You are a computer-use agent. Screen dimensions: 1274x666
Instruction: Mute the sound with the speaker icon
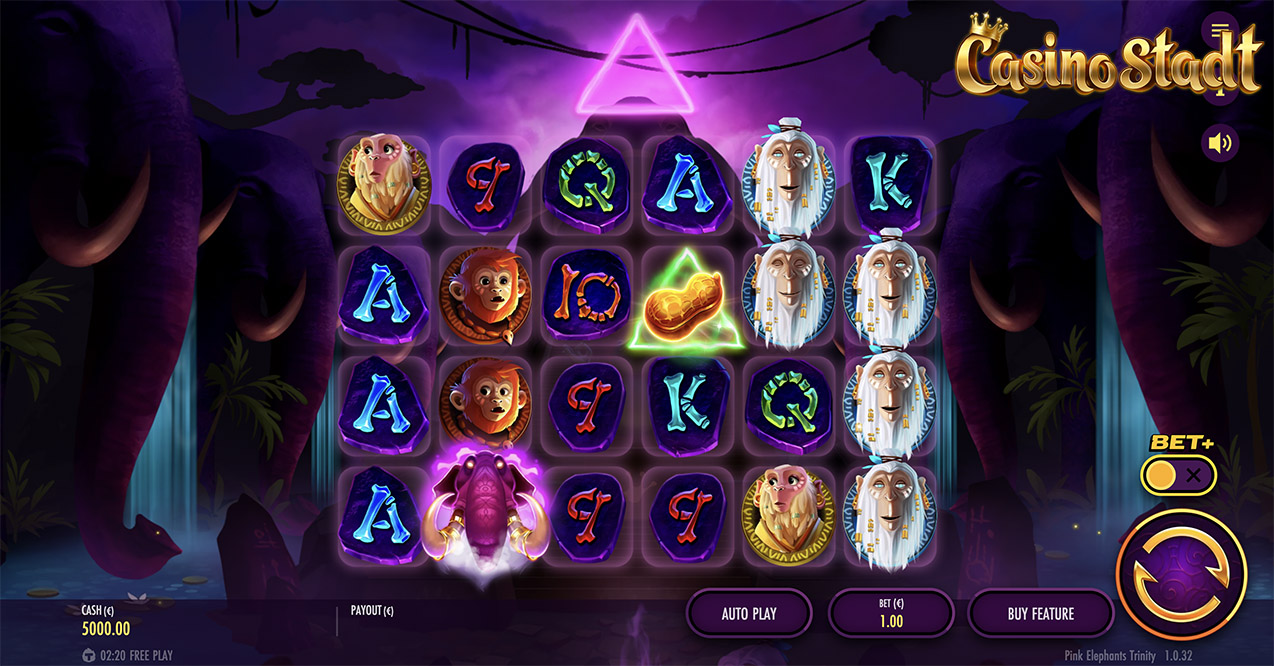coord(1219,143)
